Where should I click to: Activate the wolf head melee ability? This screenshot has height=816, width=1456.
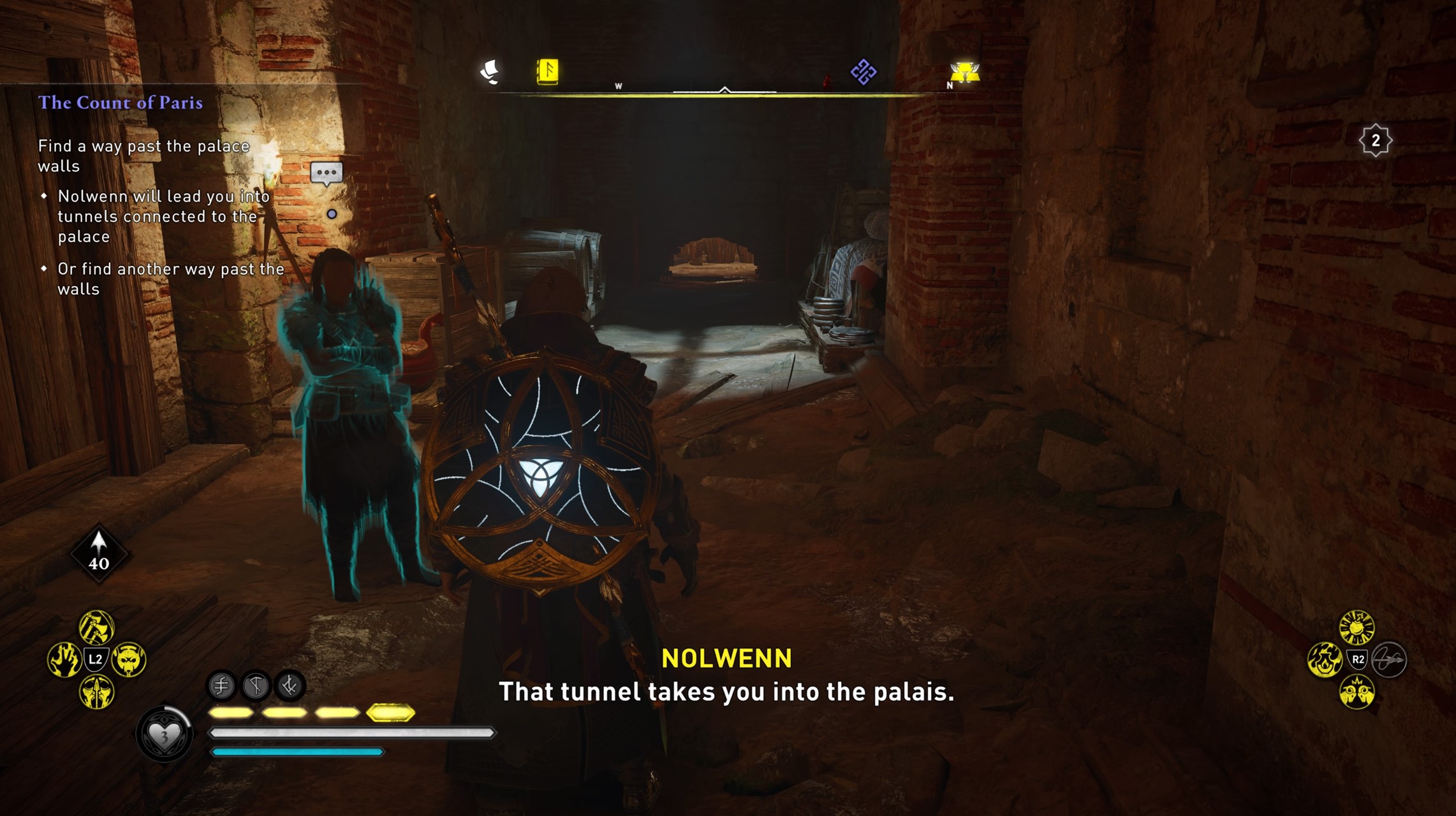(x=129, y=660)
